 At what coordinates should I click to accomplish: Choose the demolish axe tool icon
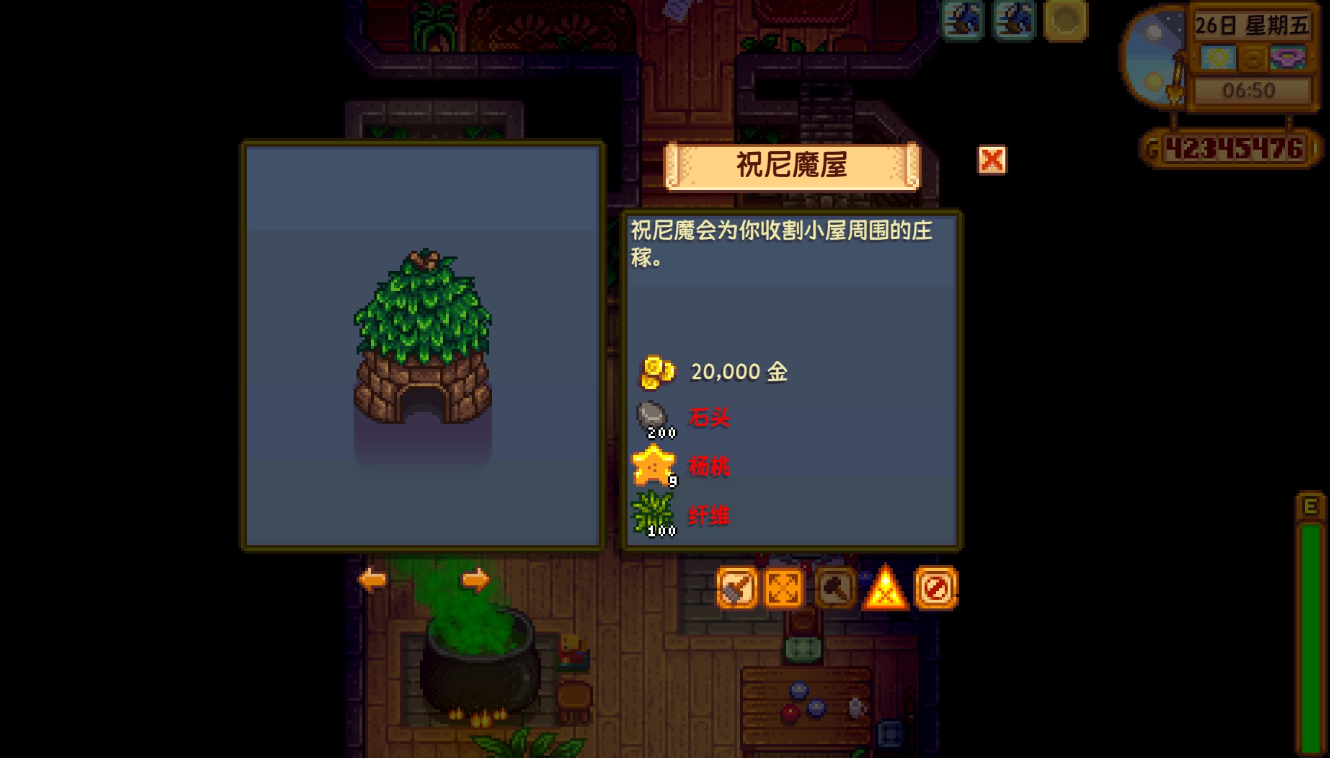(833, 588)
